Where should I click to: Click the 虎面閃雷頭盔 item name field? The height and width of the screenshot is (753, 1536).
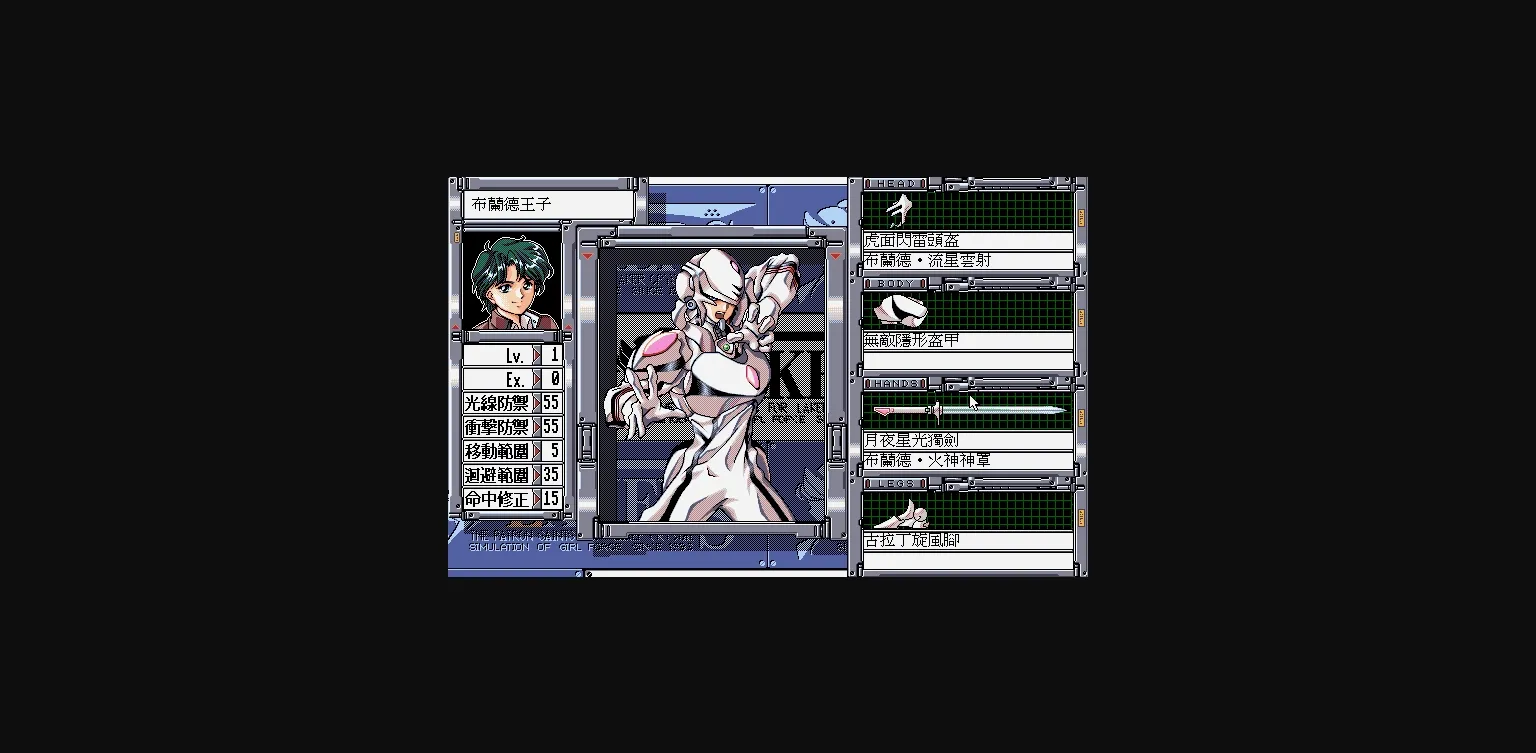(965, 239)
